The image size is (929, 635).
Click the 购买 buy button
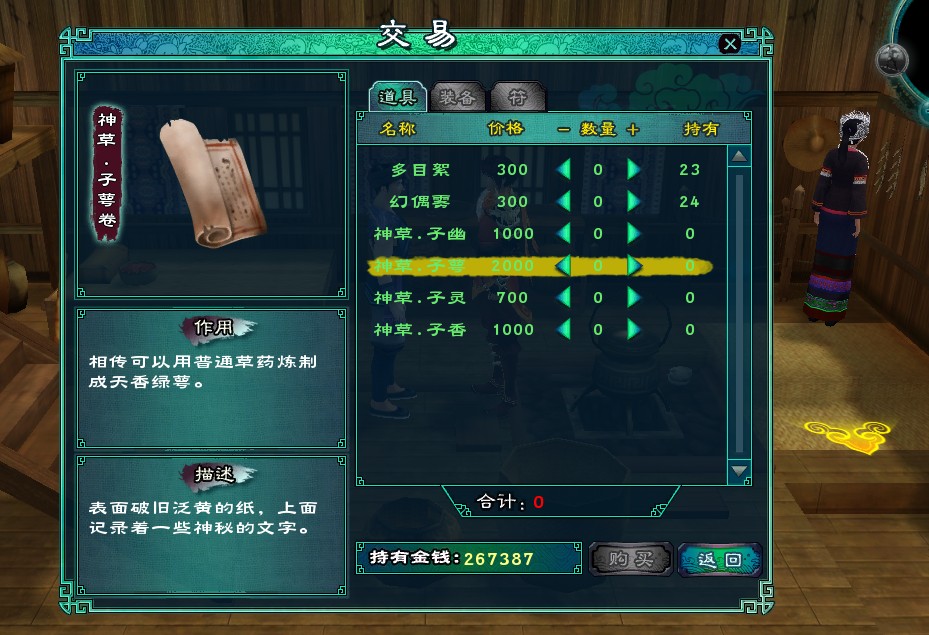(630, 559)
